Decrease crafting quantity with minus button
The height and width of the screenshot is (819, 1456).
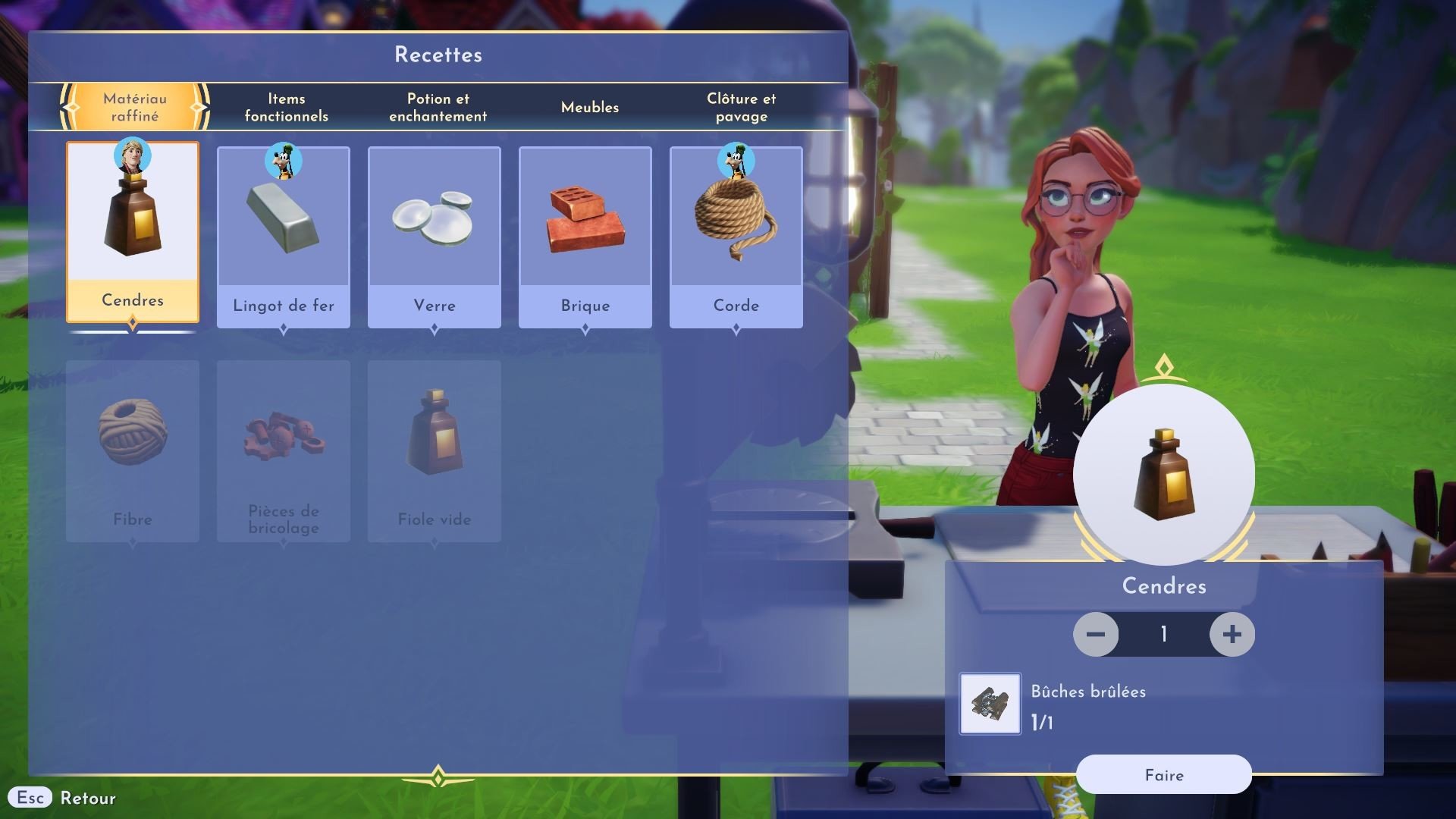point(1096,634)
